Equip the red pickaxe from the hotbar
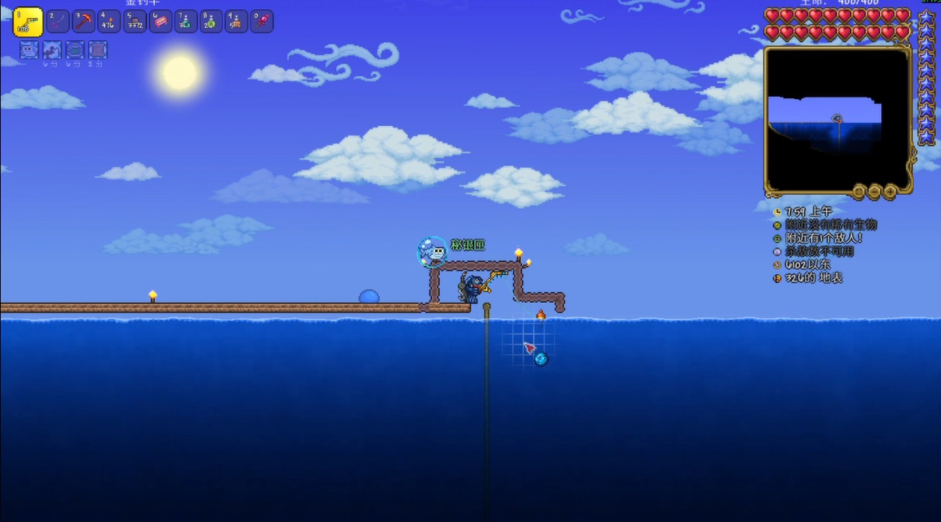Screen dimensions: 941x522 [x=84, y=22]
